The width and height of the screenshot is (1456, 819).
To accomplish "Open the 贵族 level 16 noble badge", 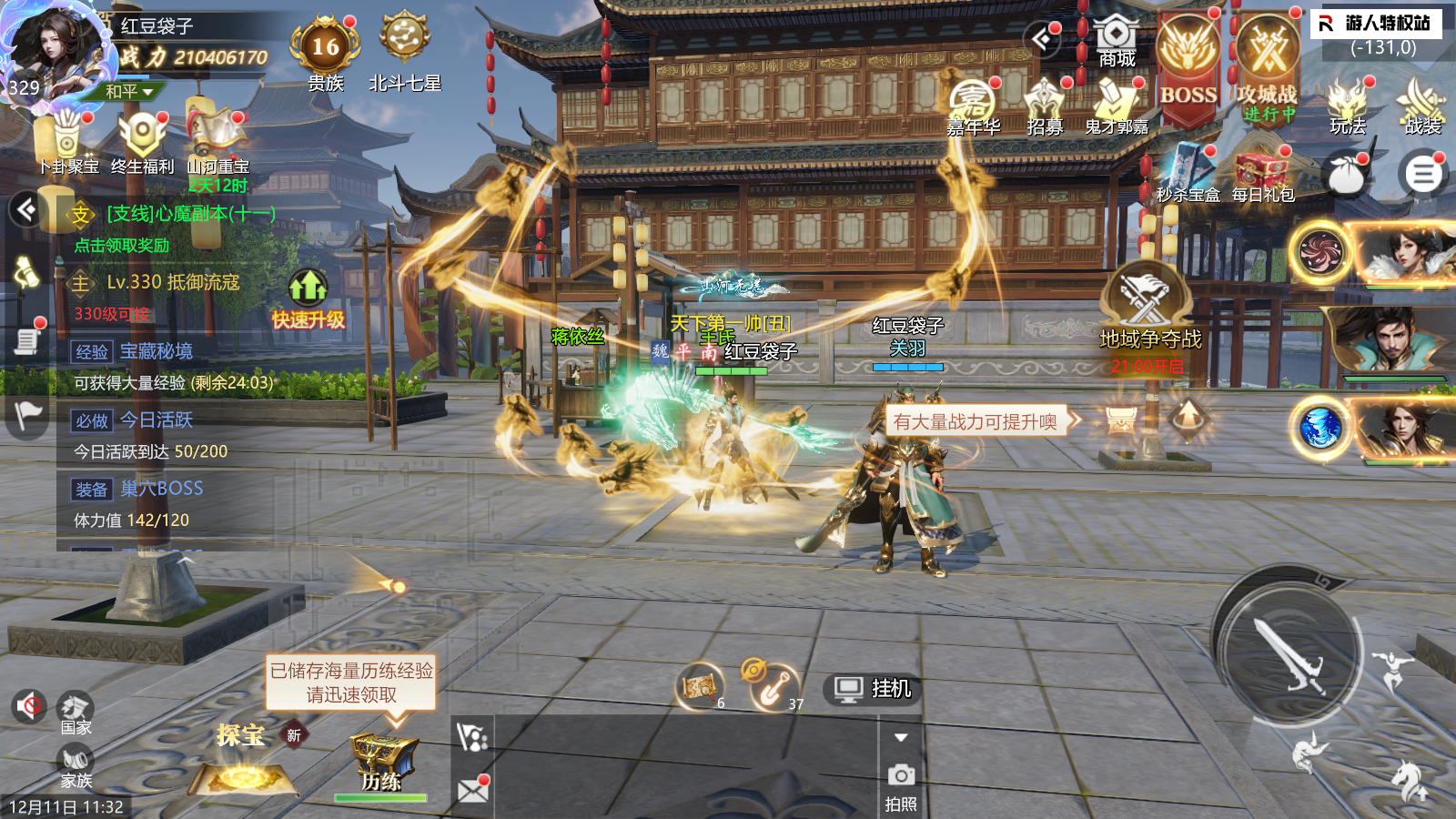I will 325,47.
